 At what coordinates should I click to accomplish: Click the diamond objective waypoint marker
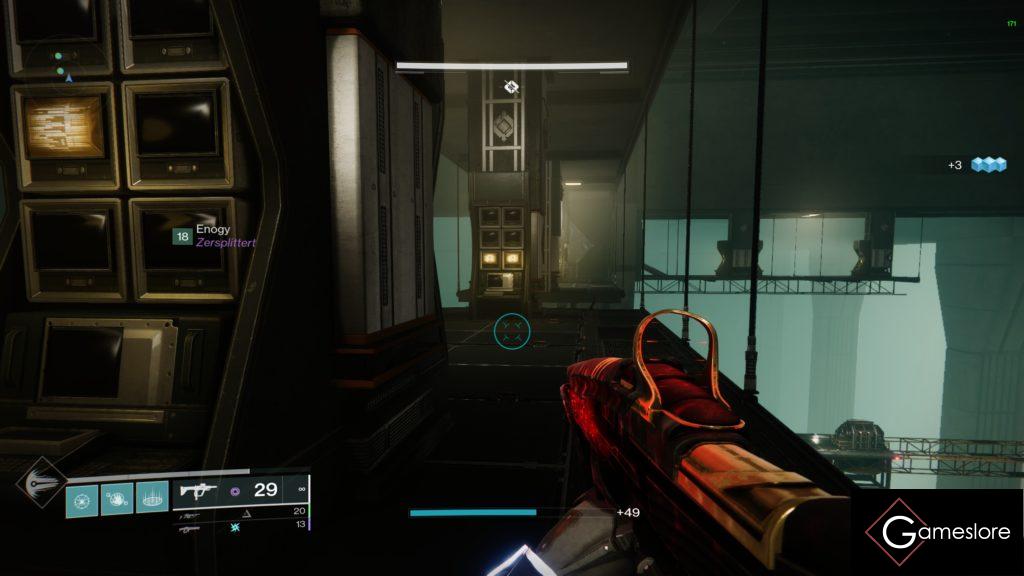tap(511, 87)
